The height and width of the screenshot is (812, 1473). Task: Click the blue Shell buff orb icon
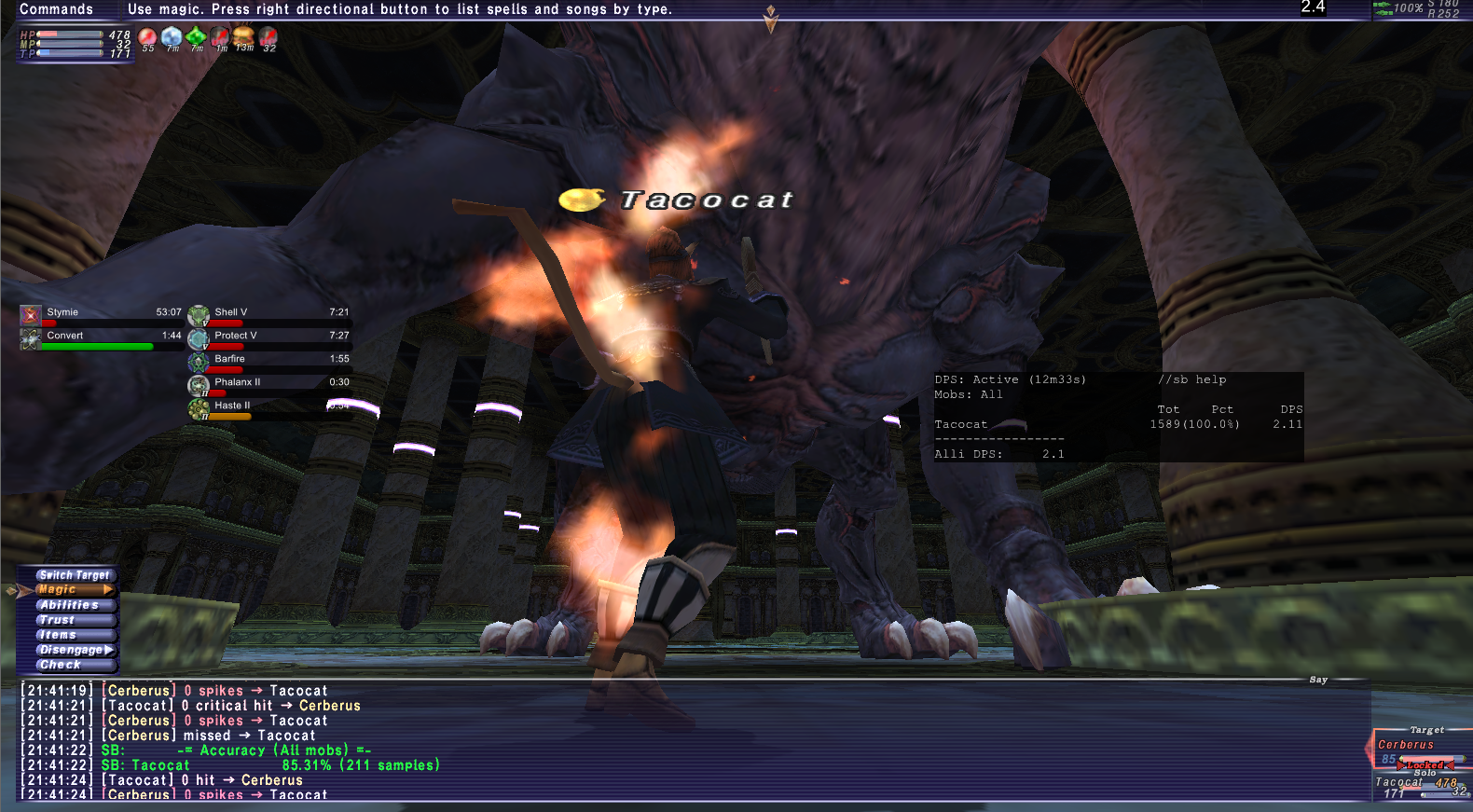coord(171,37)
